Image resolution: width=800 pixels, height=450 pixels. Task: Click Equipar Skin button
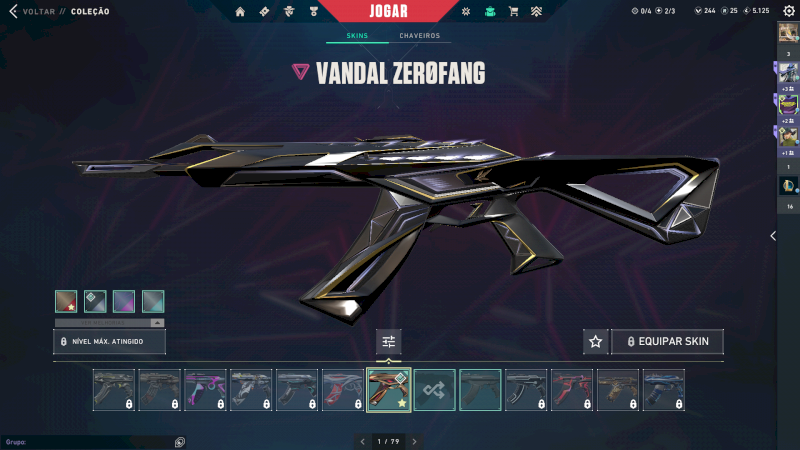667,342
